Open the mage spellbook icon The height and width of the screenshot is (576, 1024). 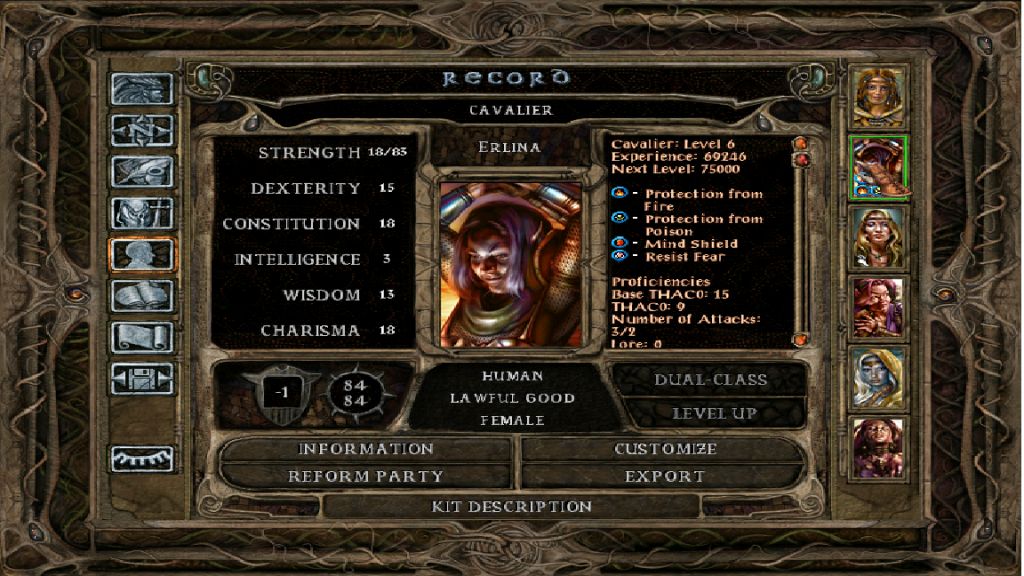point(142,296)
